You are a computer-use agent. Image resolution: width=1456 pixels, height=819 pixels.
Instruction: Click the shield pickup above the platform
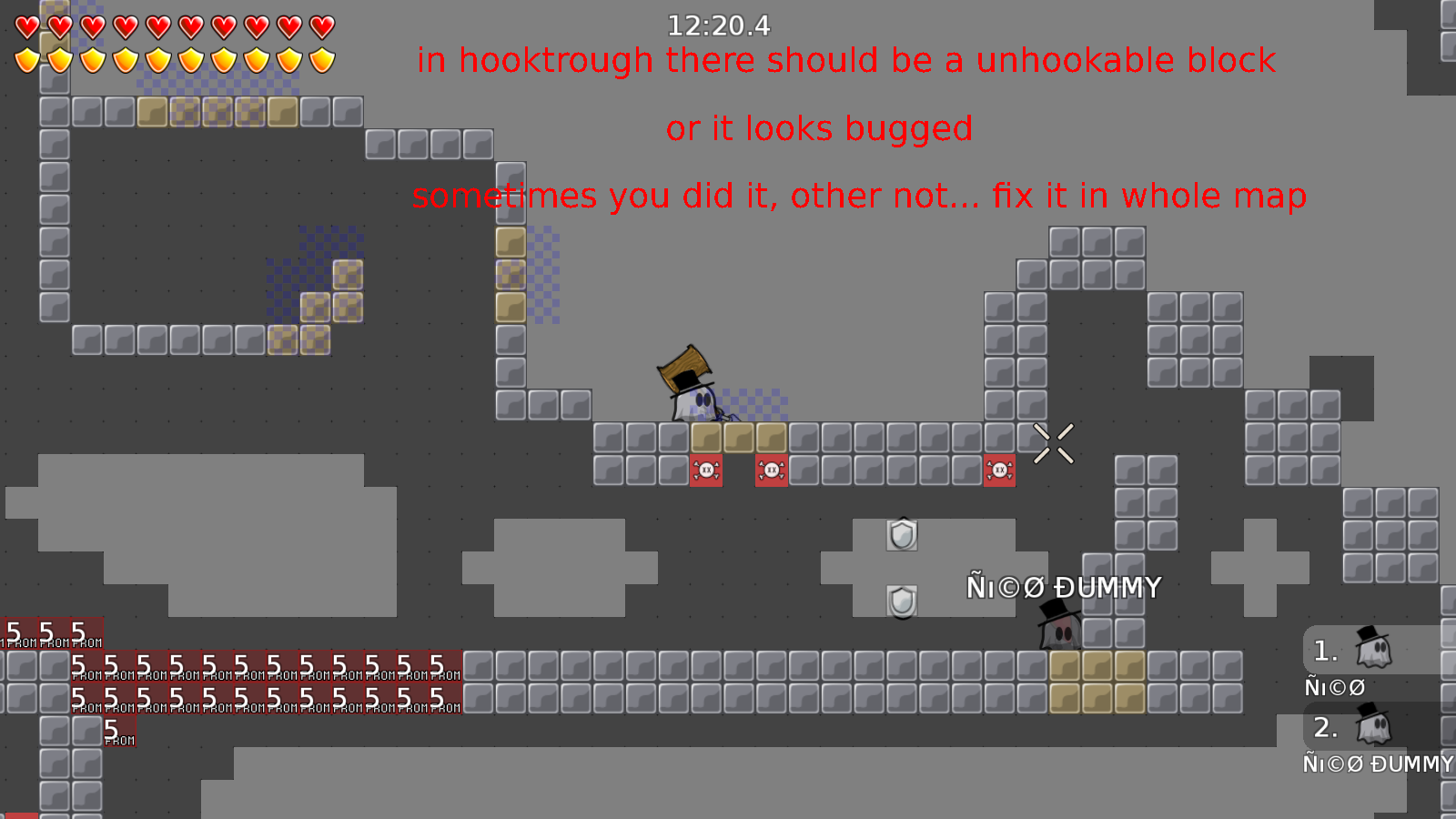[x=902, y=535]
